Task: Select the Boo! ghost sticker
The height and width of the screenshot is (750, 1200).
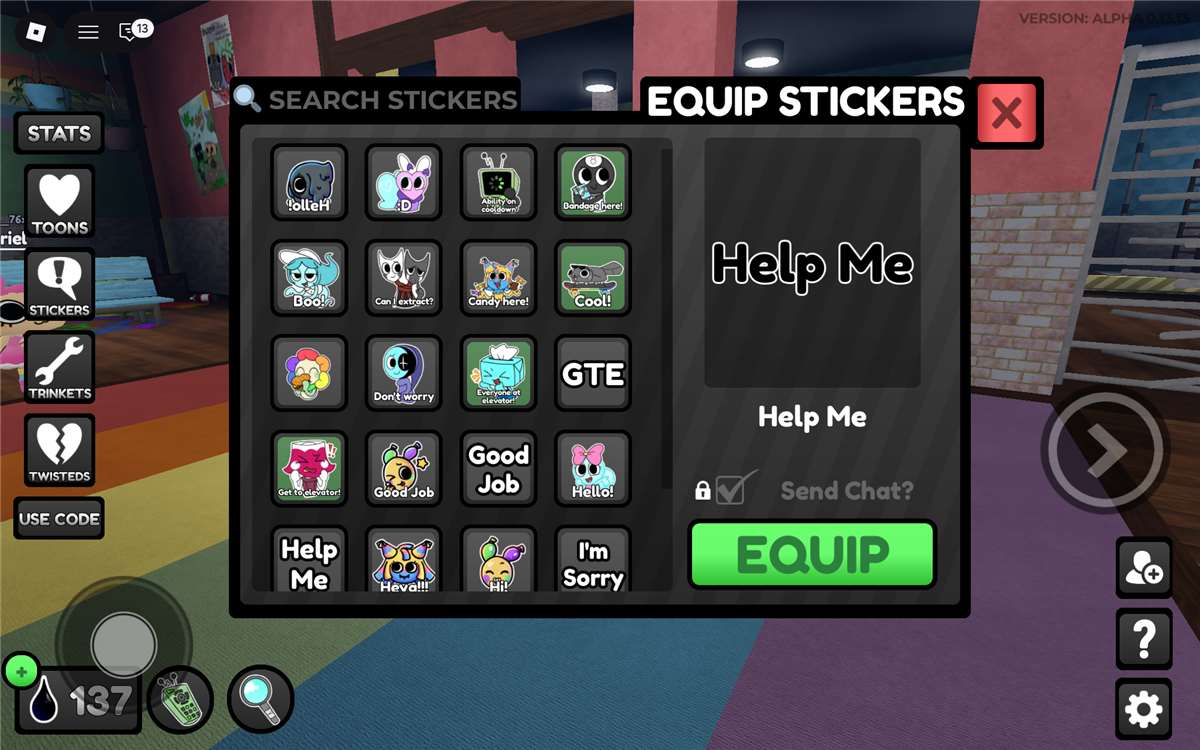Action: (309, 278)
